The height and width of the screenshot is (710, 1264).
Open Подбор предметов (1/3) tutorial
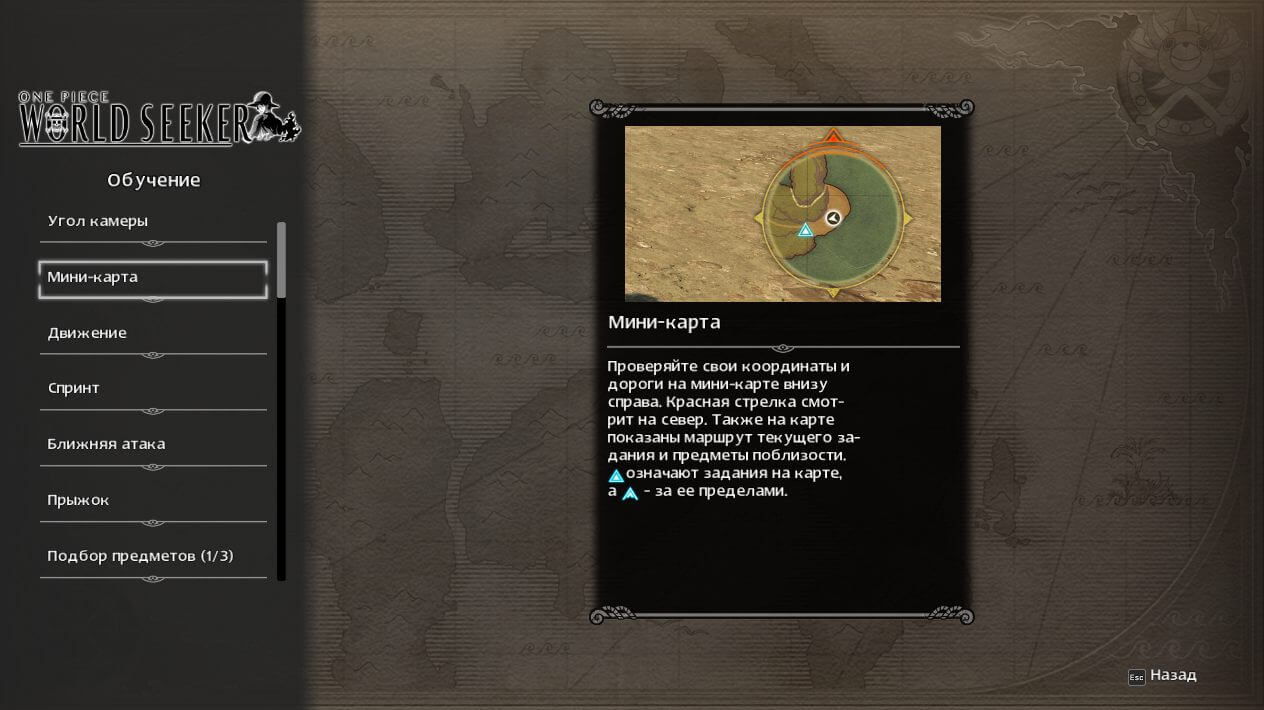point(152,556)
